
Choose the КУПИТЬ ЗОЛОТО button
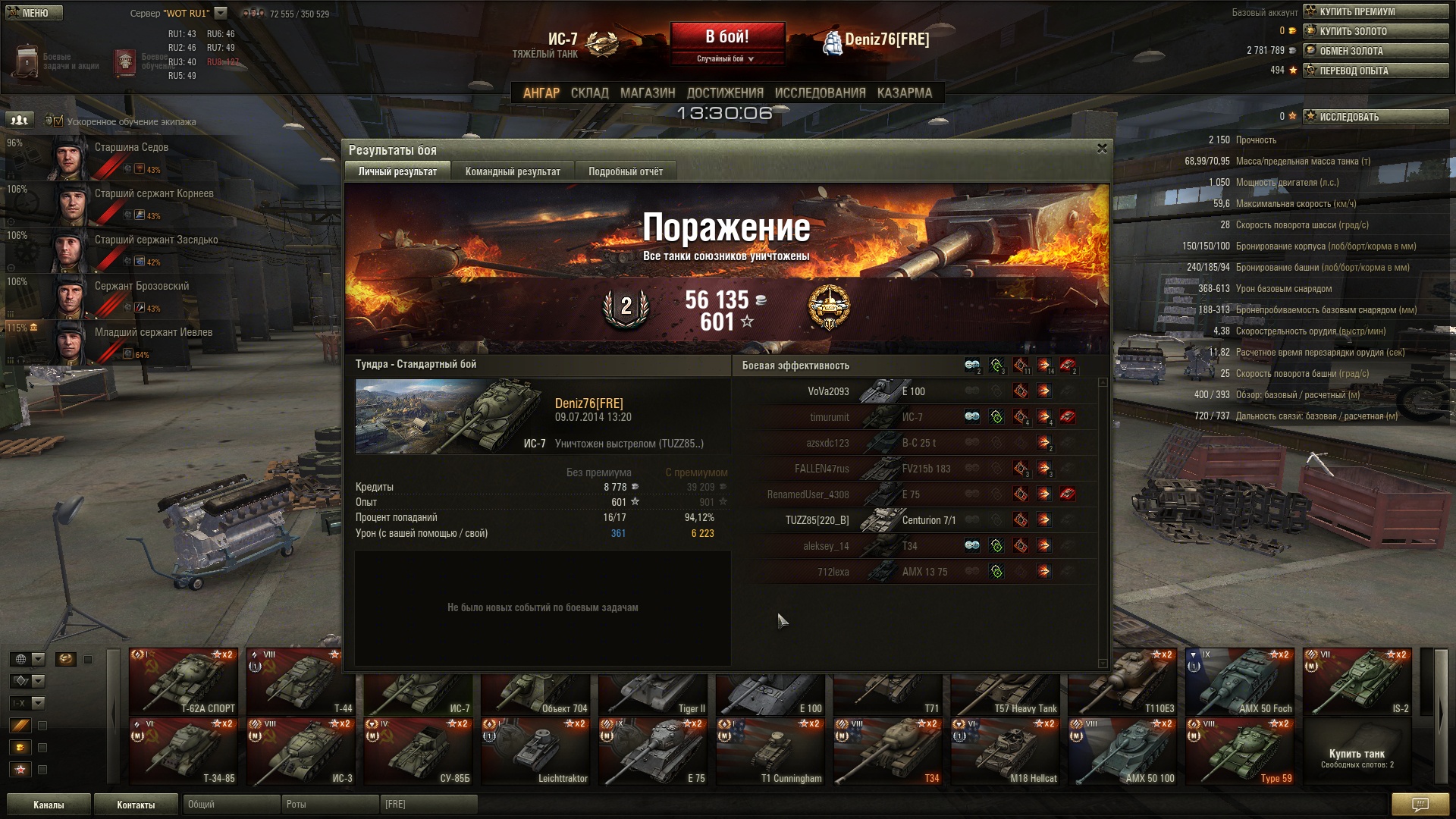coord(1376,31)
